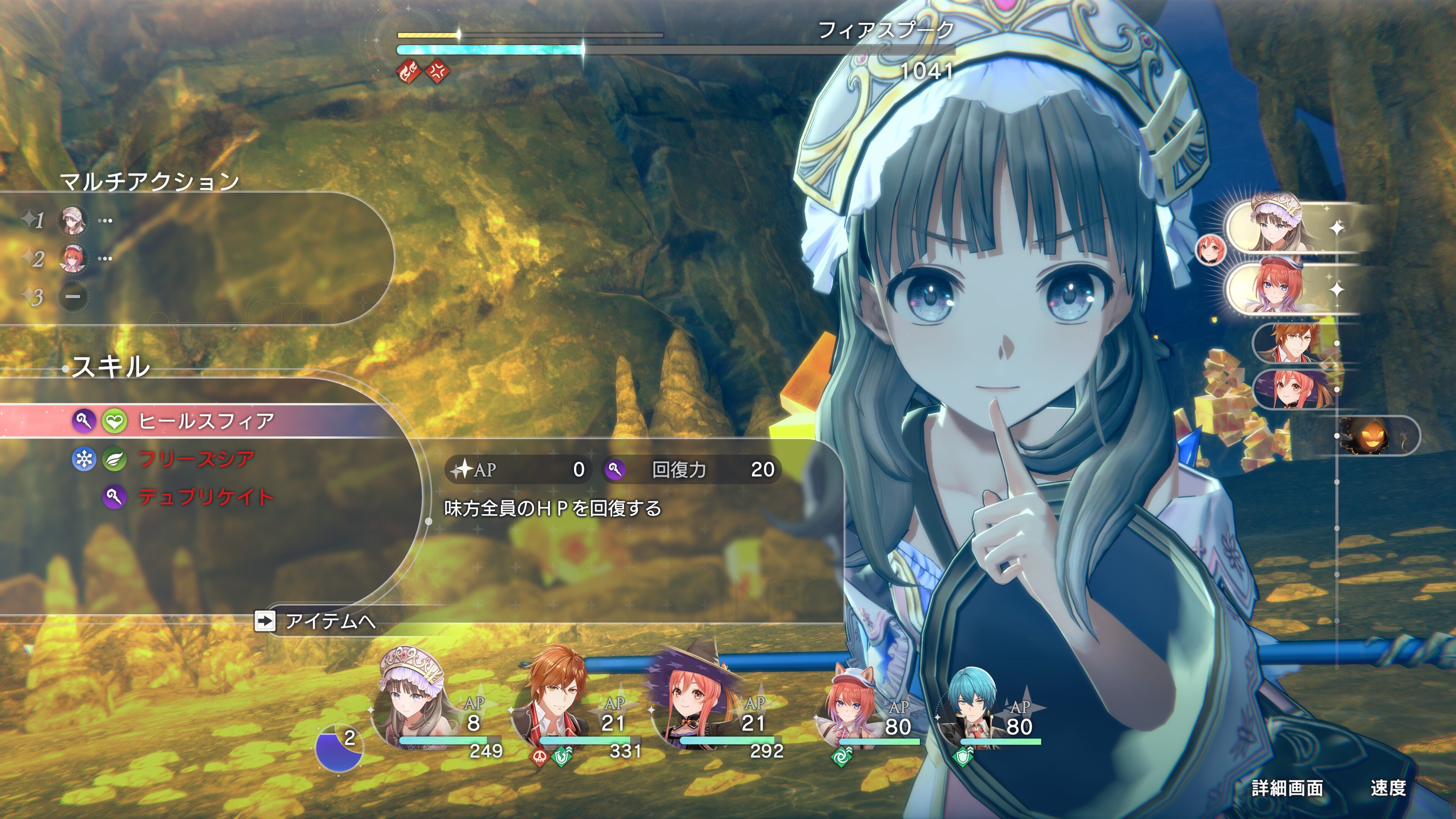This screenshot has height=819, width=1456.
Task: Open the 詳細画面 details screen
Action: coord(1287,788)
